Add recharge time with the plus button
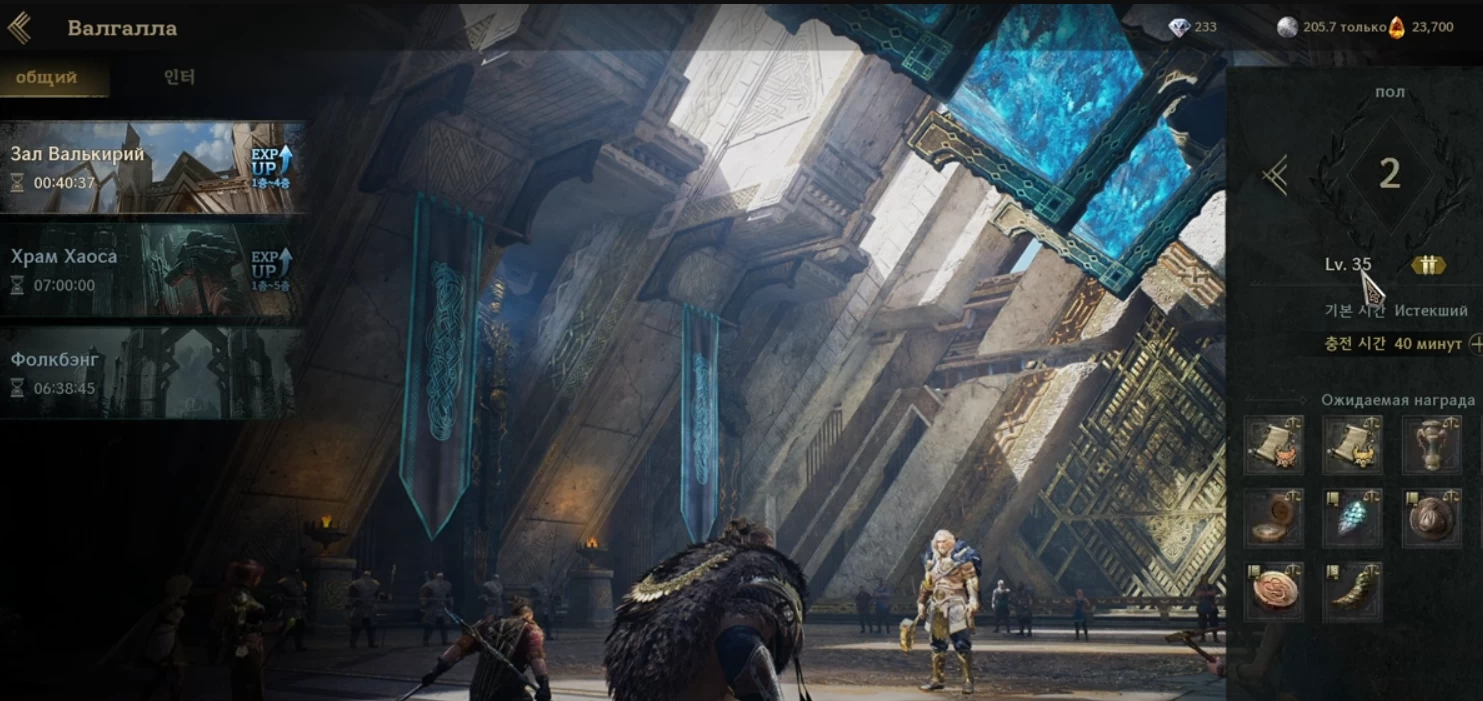Viewport: 1483px width, 701px height. click(x=1475, y=344)
